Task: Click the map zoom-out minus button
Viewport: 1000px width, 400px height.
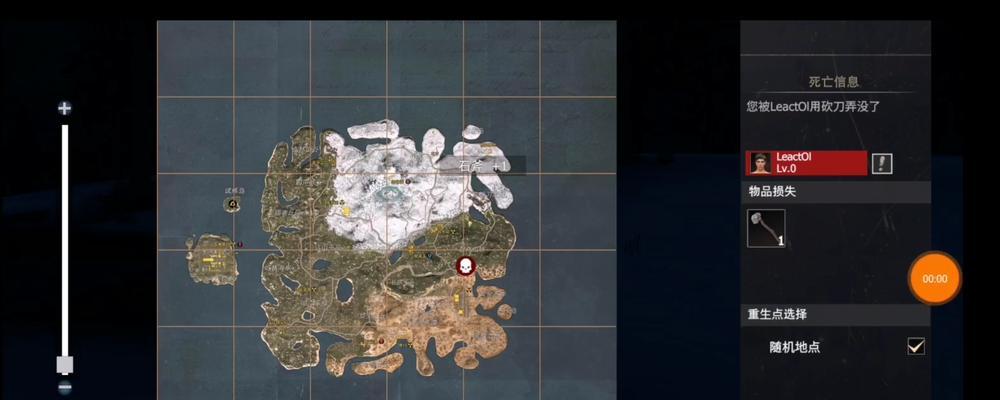Action: (x=65, y=388)
